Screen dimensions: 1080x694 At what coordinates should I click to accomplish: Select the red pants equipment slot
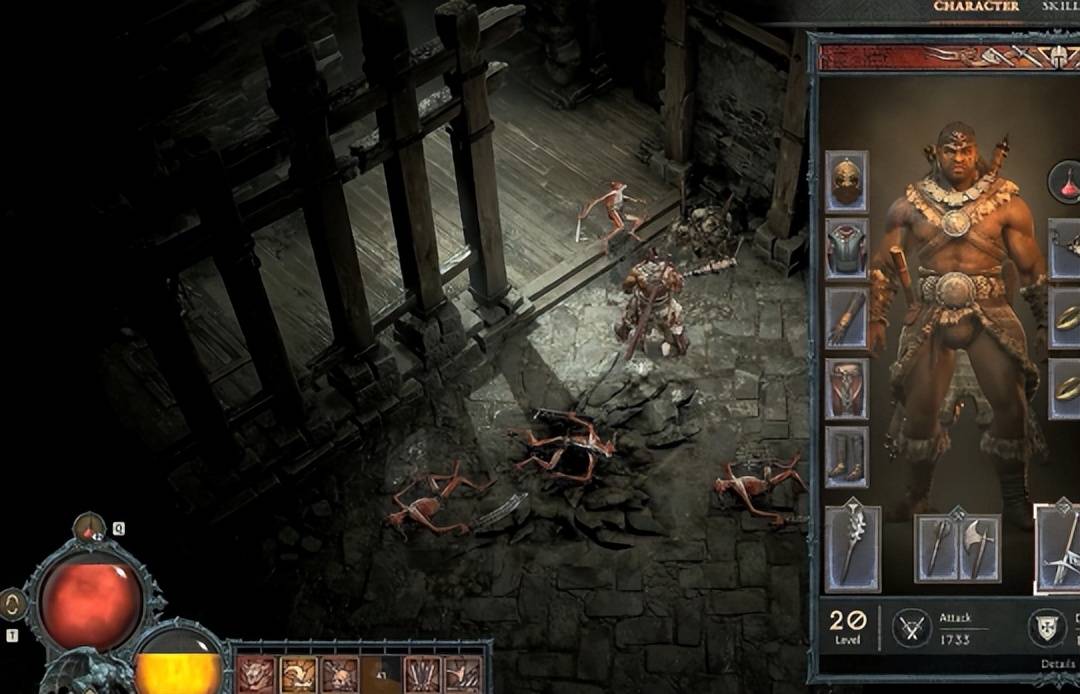coord(846,388)
